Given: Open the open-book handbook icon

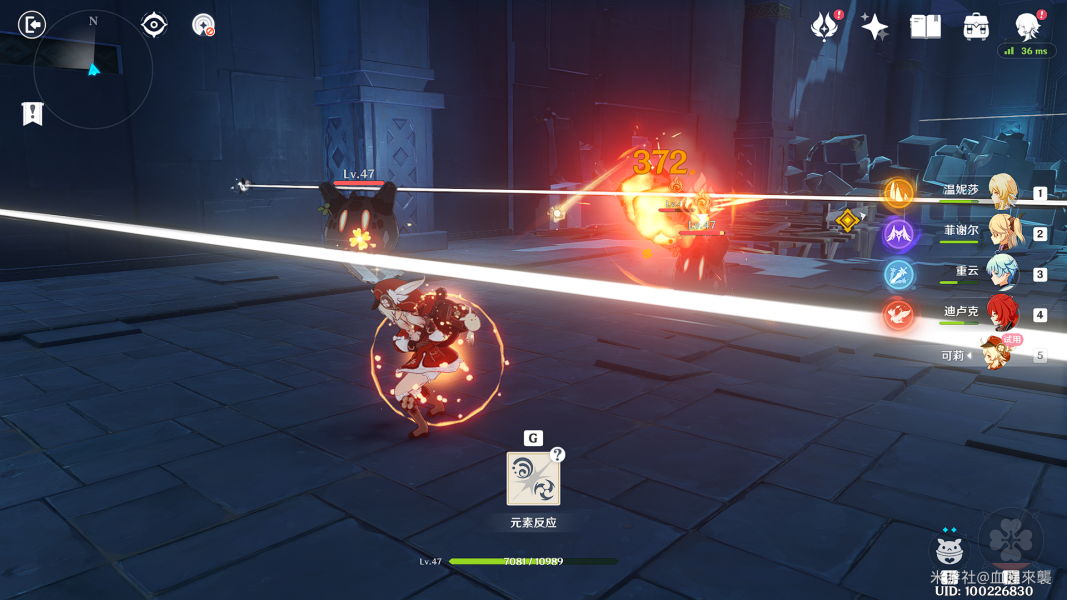Looking at the screenshot, I should 925,27.
